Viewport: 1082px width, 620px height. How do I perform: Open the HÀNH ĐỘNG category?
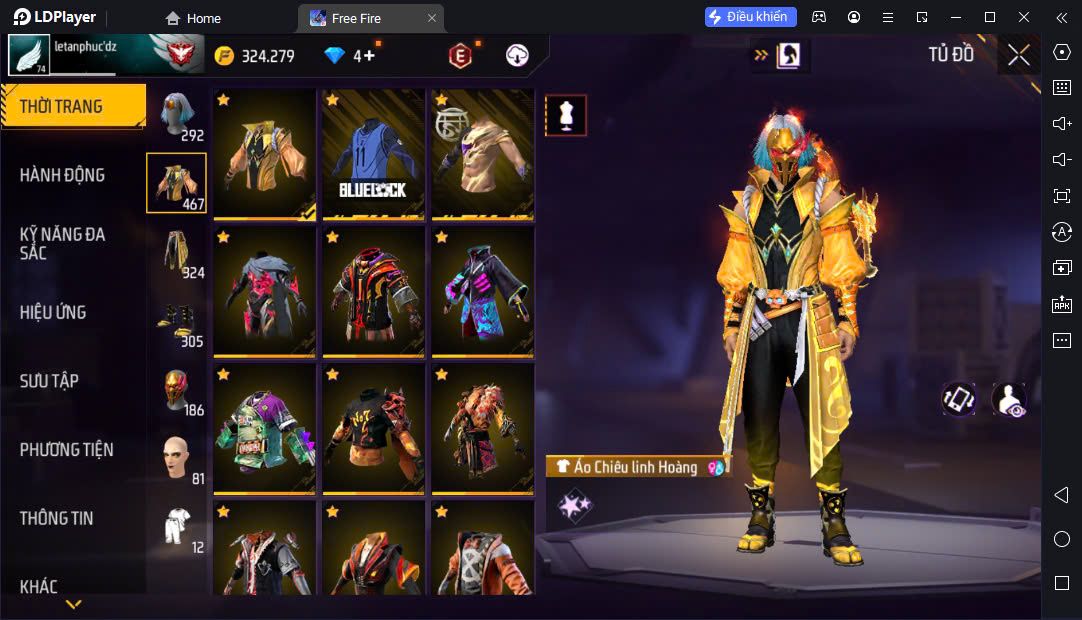click(x=62, y=175)
